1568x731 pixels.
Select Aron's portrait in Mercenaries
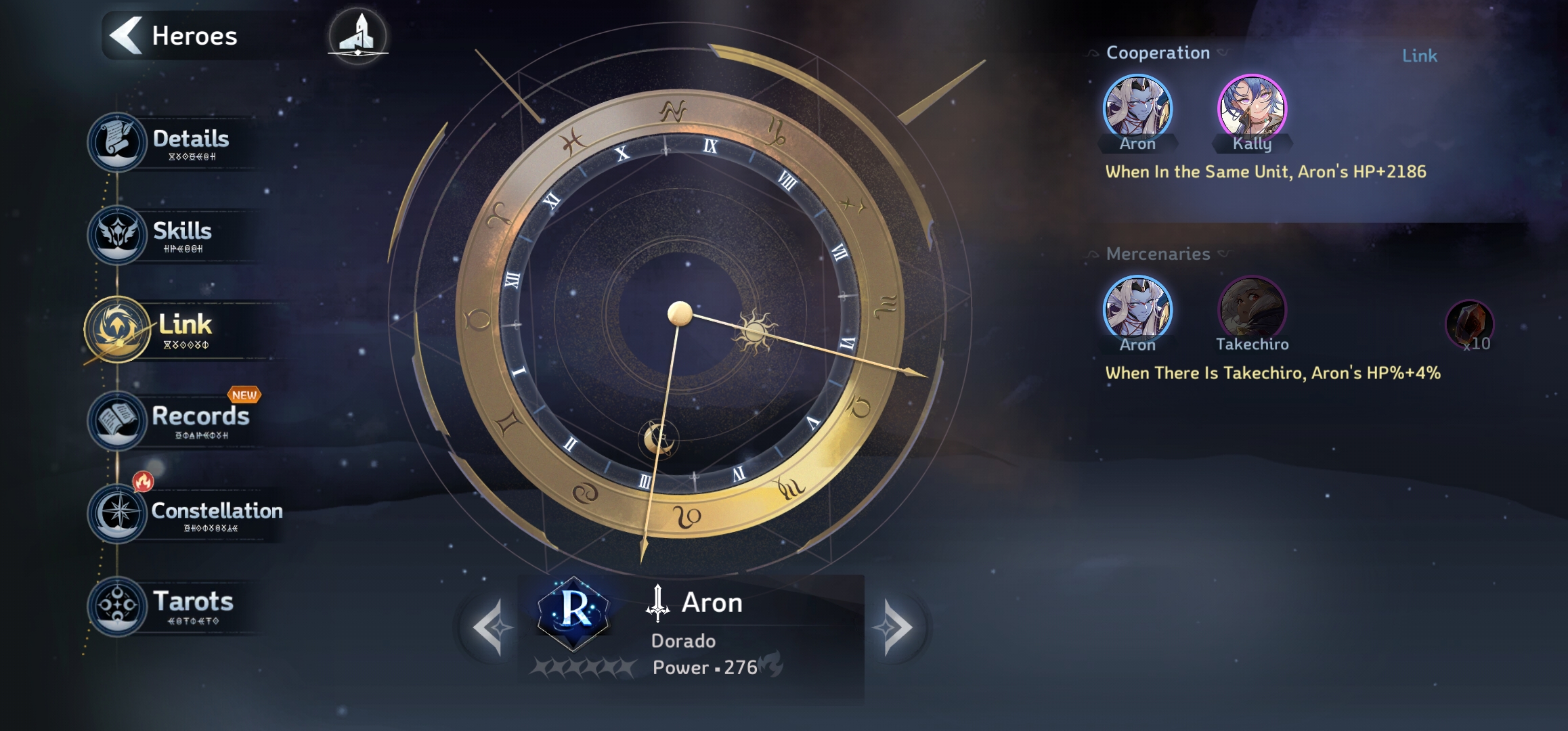coord(1137,309)
